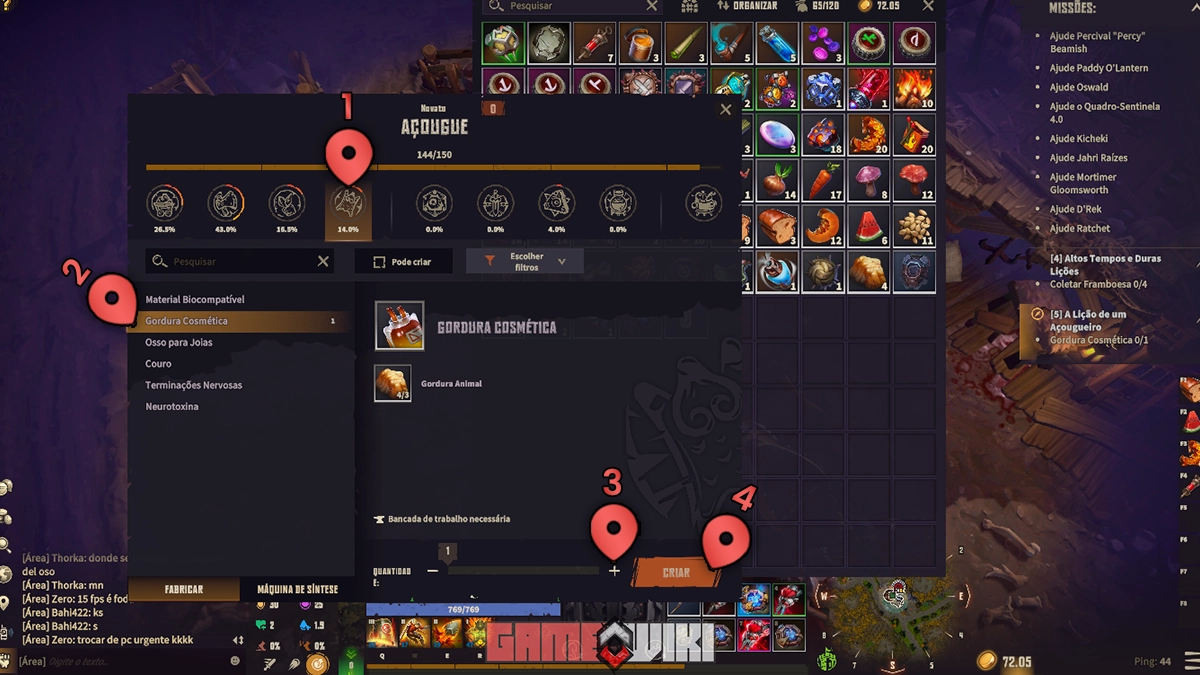Open Terminações Nervosas recipe
Viewport: 1200px width, 675px height.
point(194,385)
